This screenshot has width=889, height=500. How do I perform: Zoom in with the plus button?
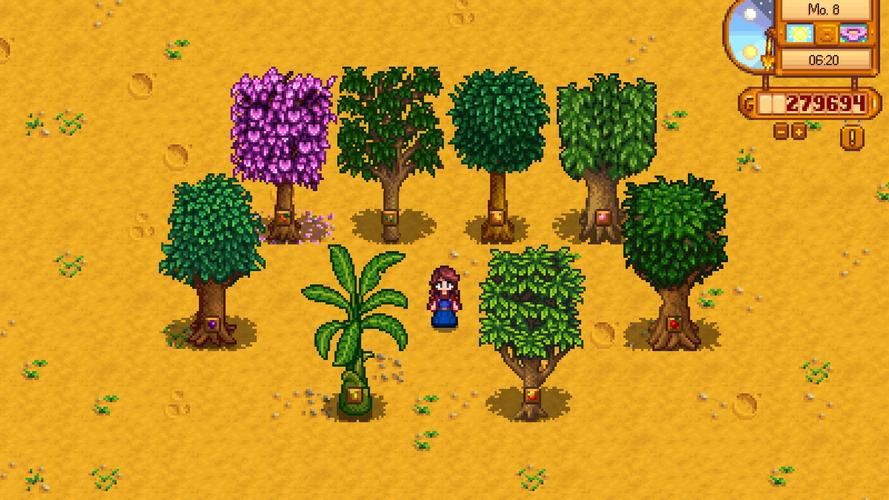[799, 131]
